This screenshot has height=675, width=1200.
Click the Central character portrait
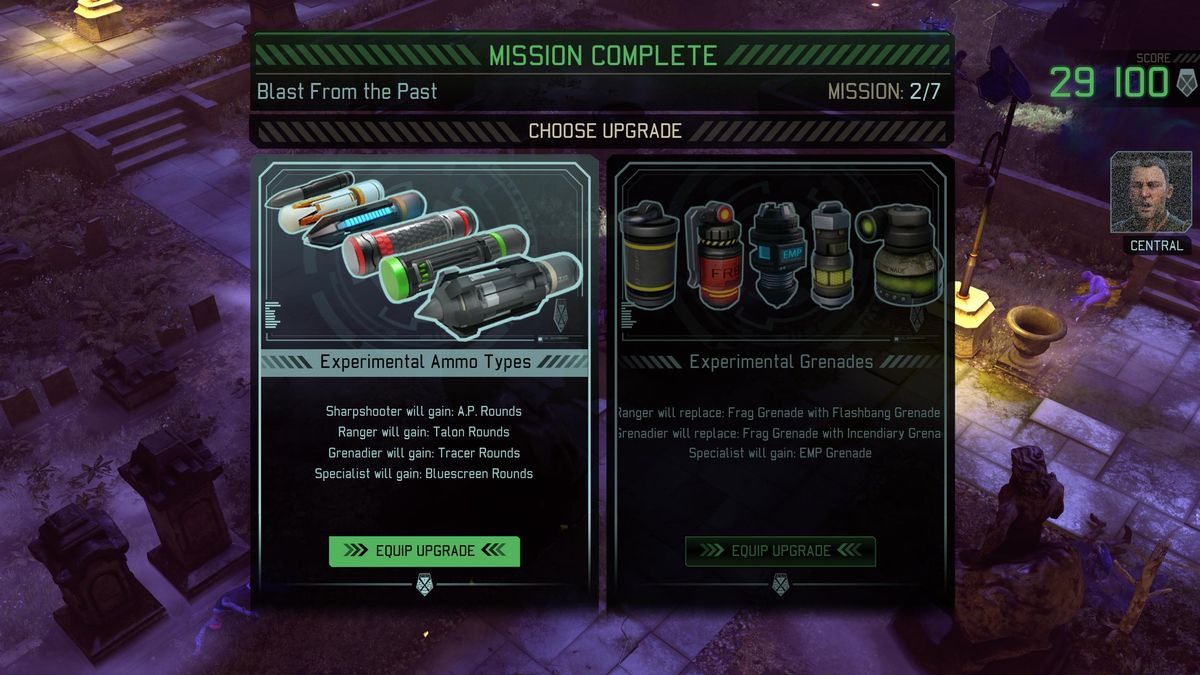coord(1151,193)
